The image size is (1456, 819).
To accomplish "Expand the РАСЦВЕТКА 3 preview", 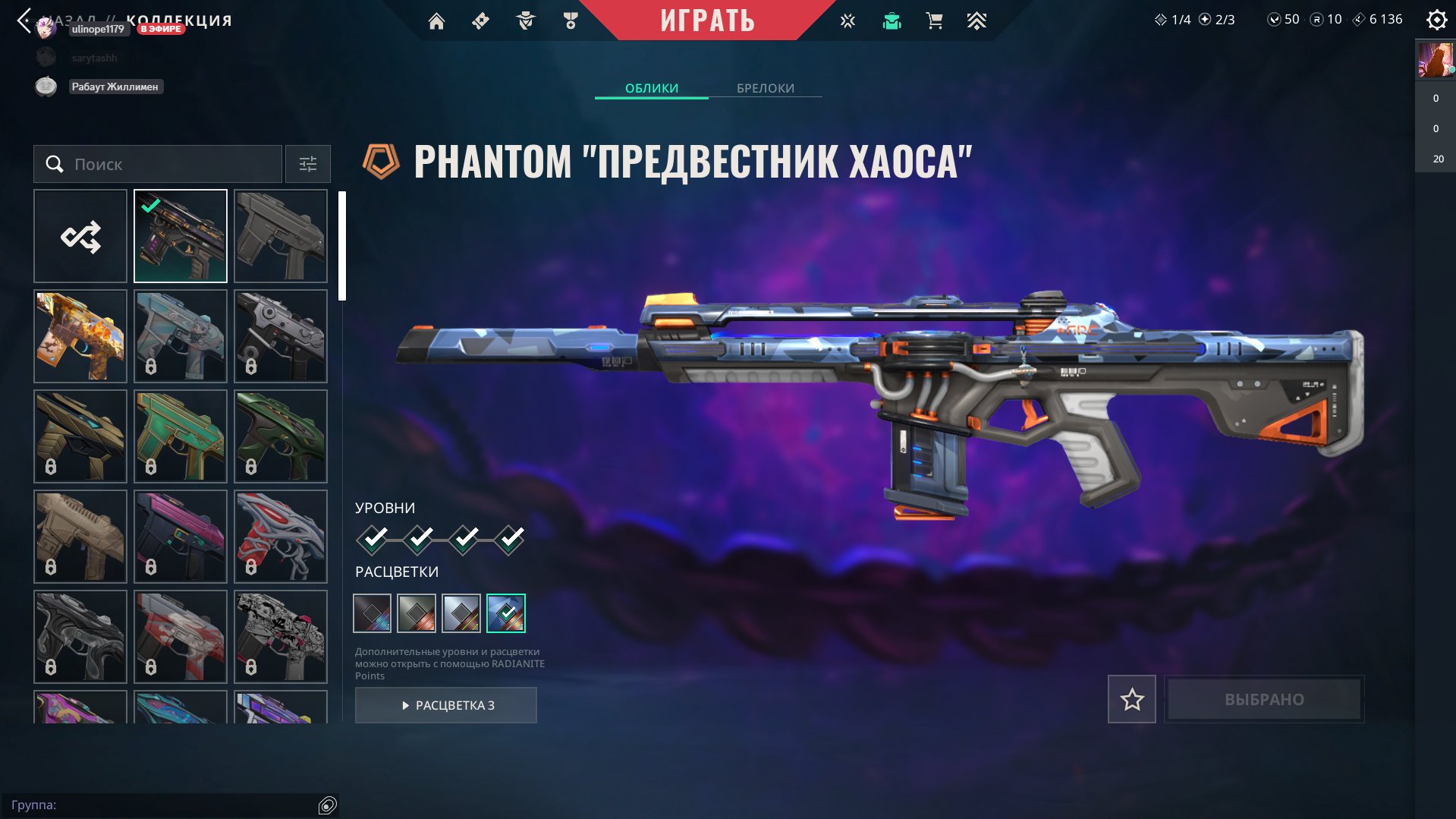I will coord(445,704).
